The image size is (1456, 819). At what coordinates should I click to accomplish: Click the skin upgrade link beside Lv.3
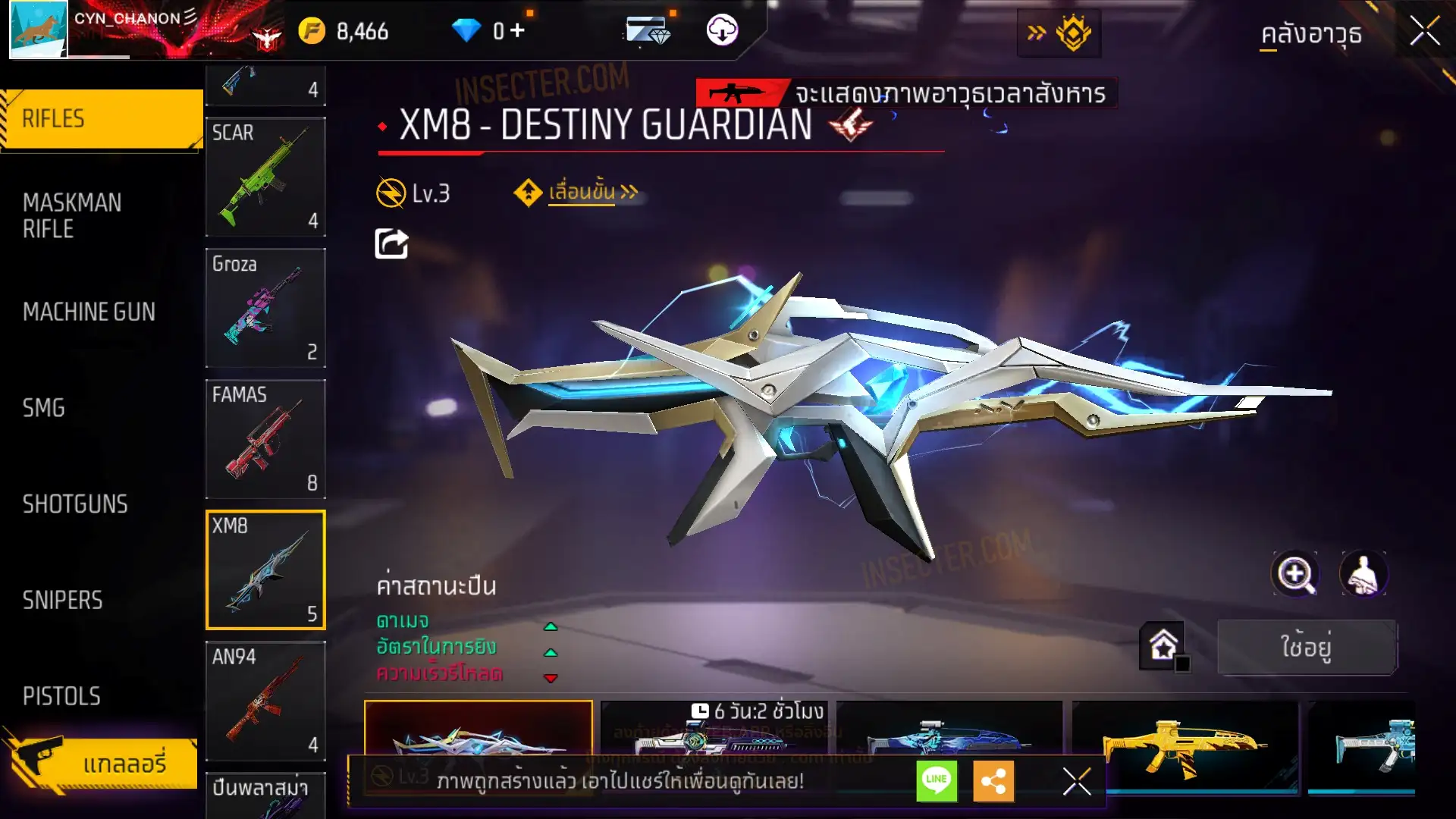click(x=581, y=193)
